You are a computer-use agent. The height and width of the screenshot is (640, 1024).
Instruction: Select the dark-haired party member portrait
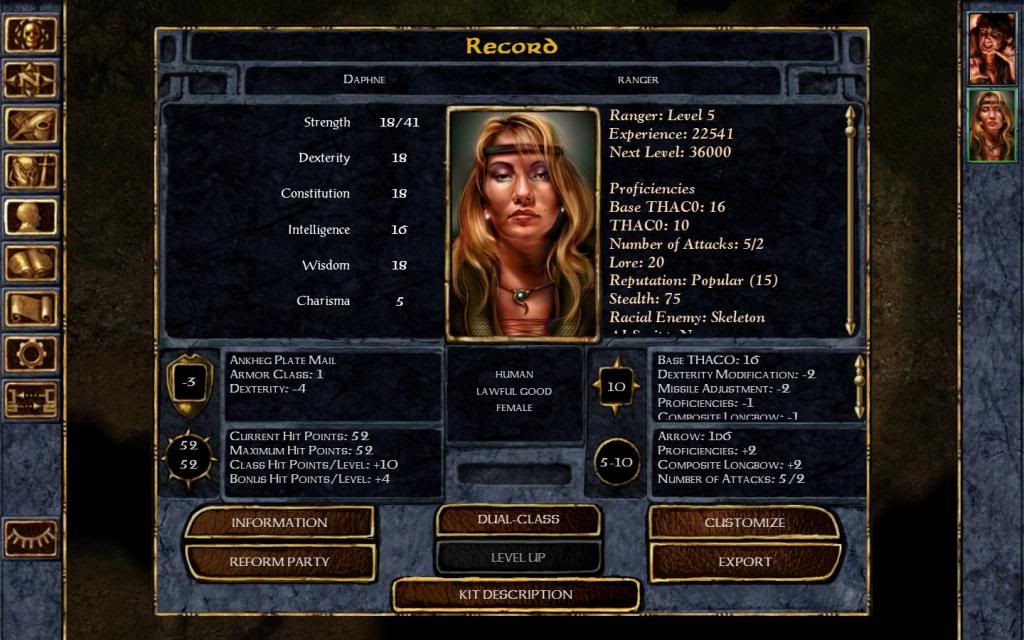point(991,48)
